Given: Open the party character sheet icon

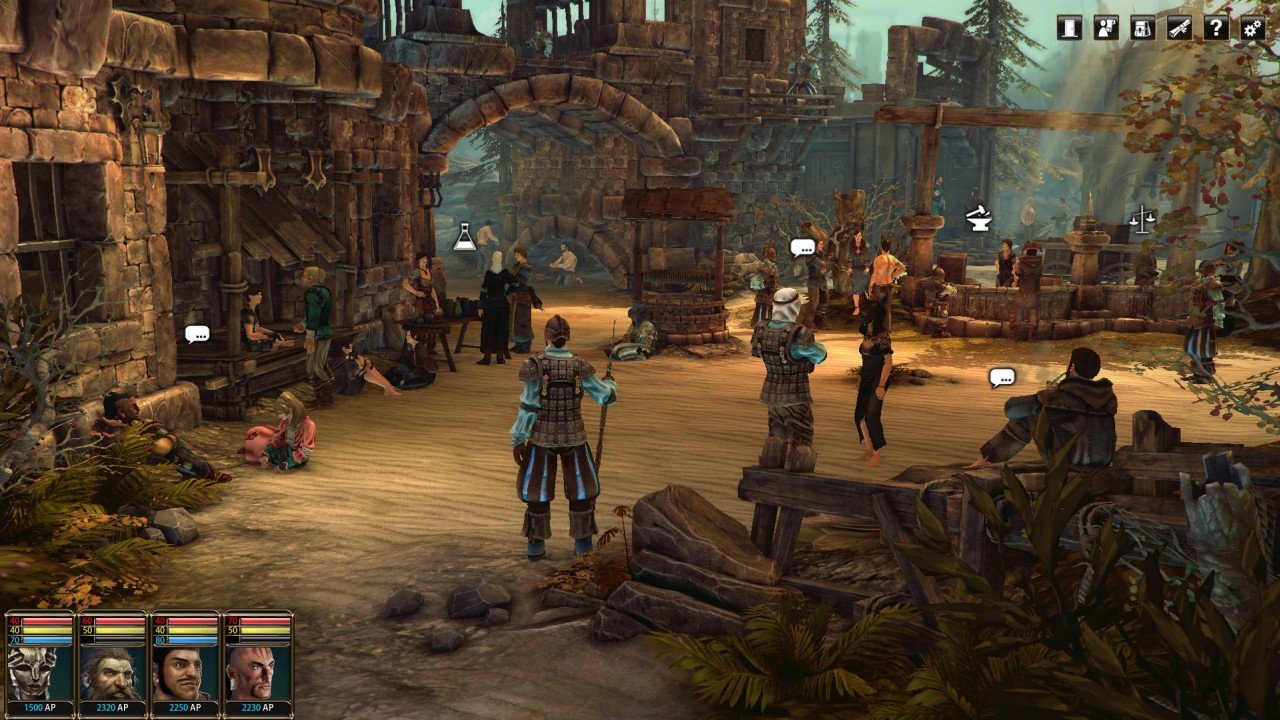Looking at the screenshot, I should tap(1106, 27).
